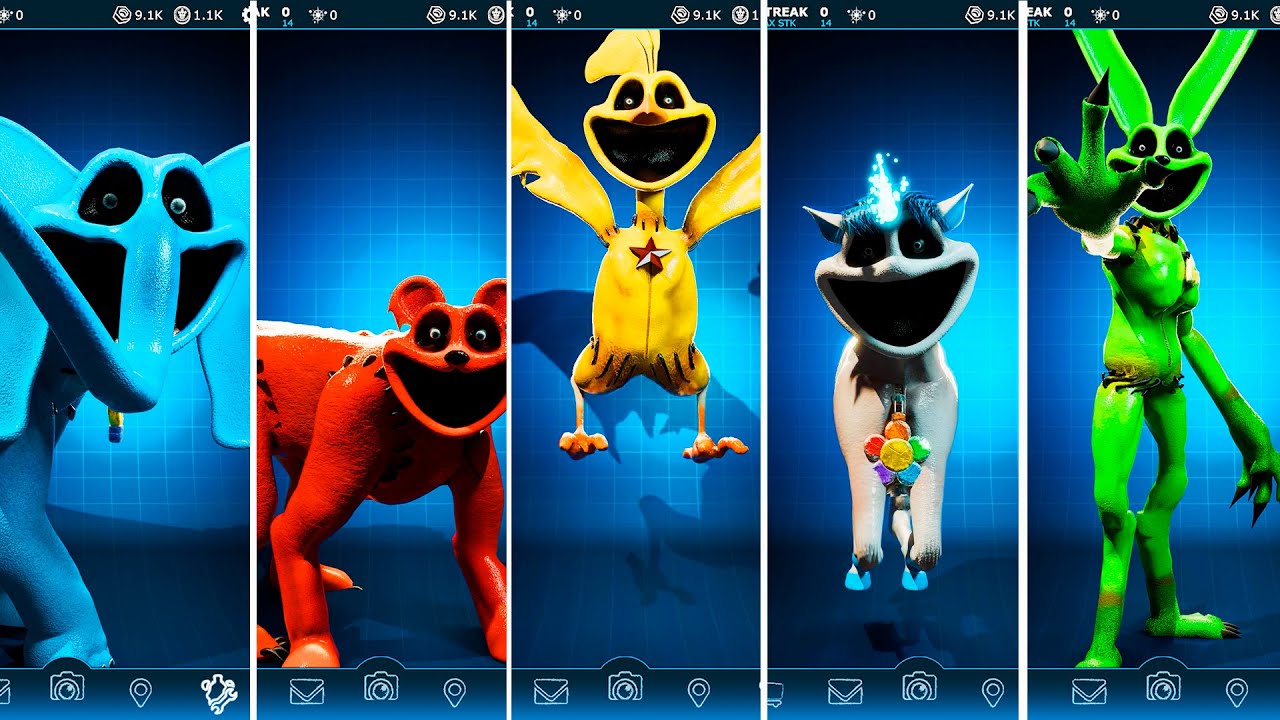Open the mail envelope in the unicorn panel

845,690
